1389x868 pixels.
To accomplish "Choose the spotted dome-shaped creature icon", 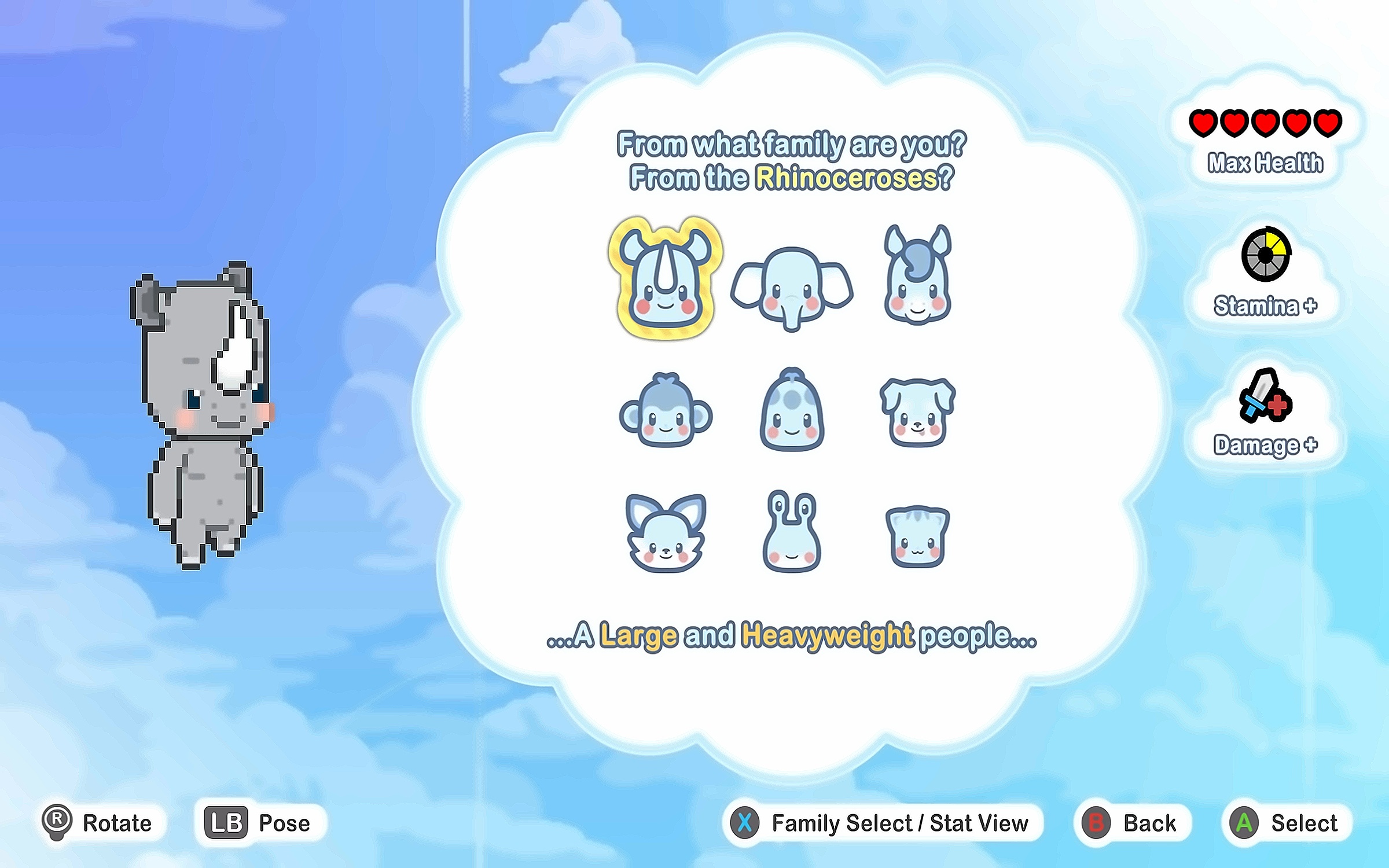I will pyautogui.click(x=792, y=410).
